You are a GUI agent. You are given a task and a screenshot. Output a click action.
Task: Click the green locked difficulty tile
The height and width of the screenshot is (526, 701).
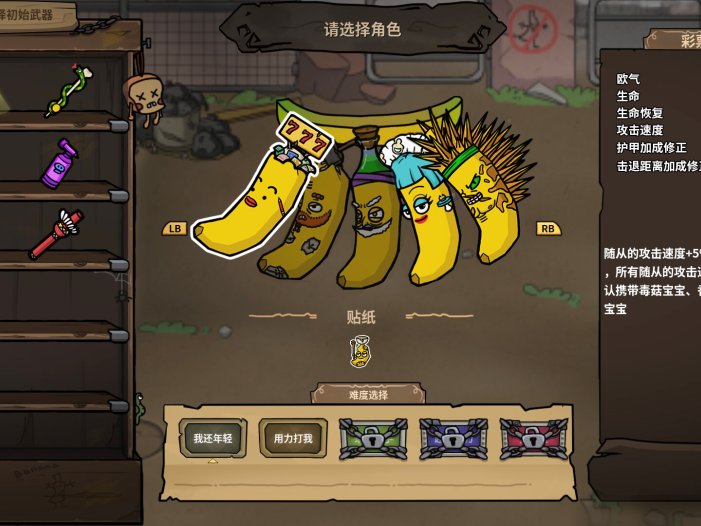point(373,438)
